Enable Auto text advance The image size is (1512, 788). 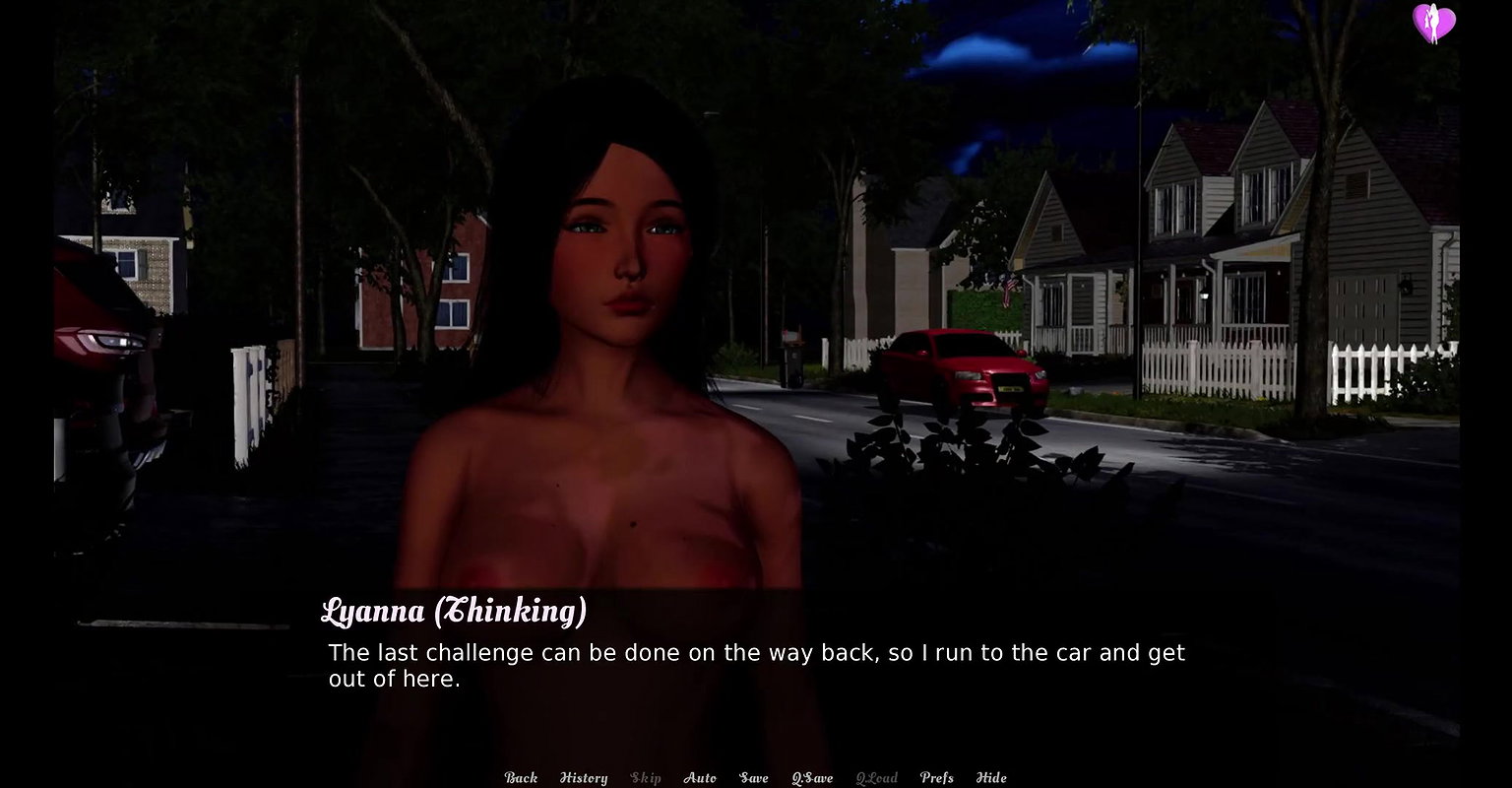[700, 778]
